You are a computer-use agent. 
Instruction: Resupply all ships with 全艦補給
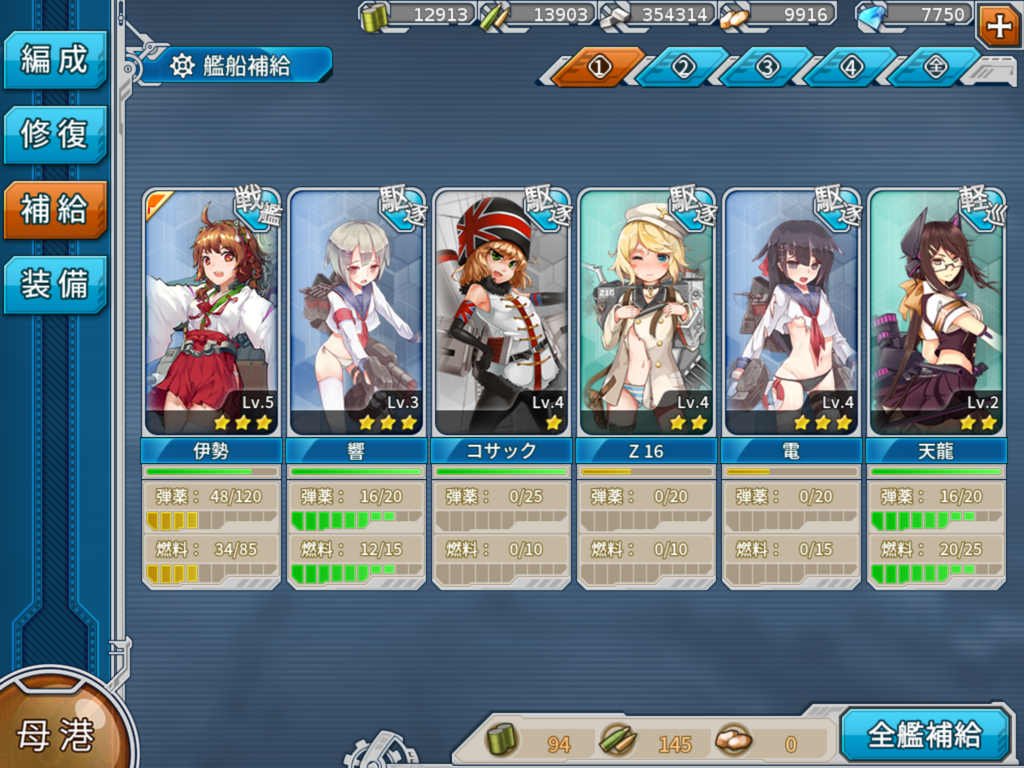pyautogui.click(x=924, y=735)
